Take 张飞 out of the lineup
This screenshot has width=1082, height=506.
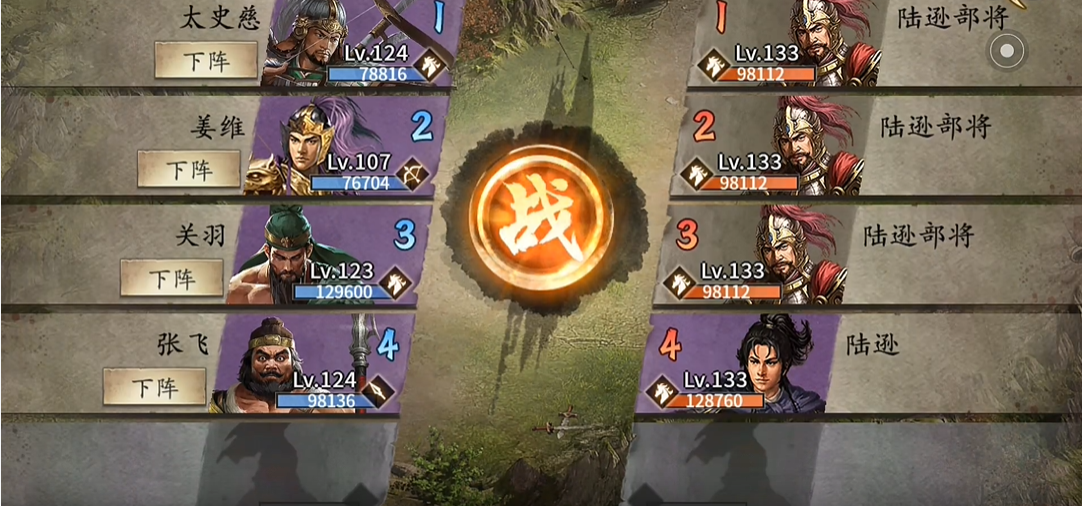pyautogui.click(x=155, y=386)
